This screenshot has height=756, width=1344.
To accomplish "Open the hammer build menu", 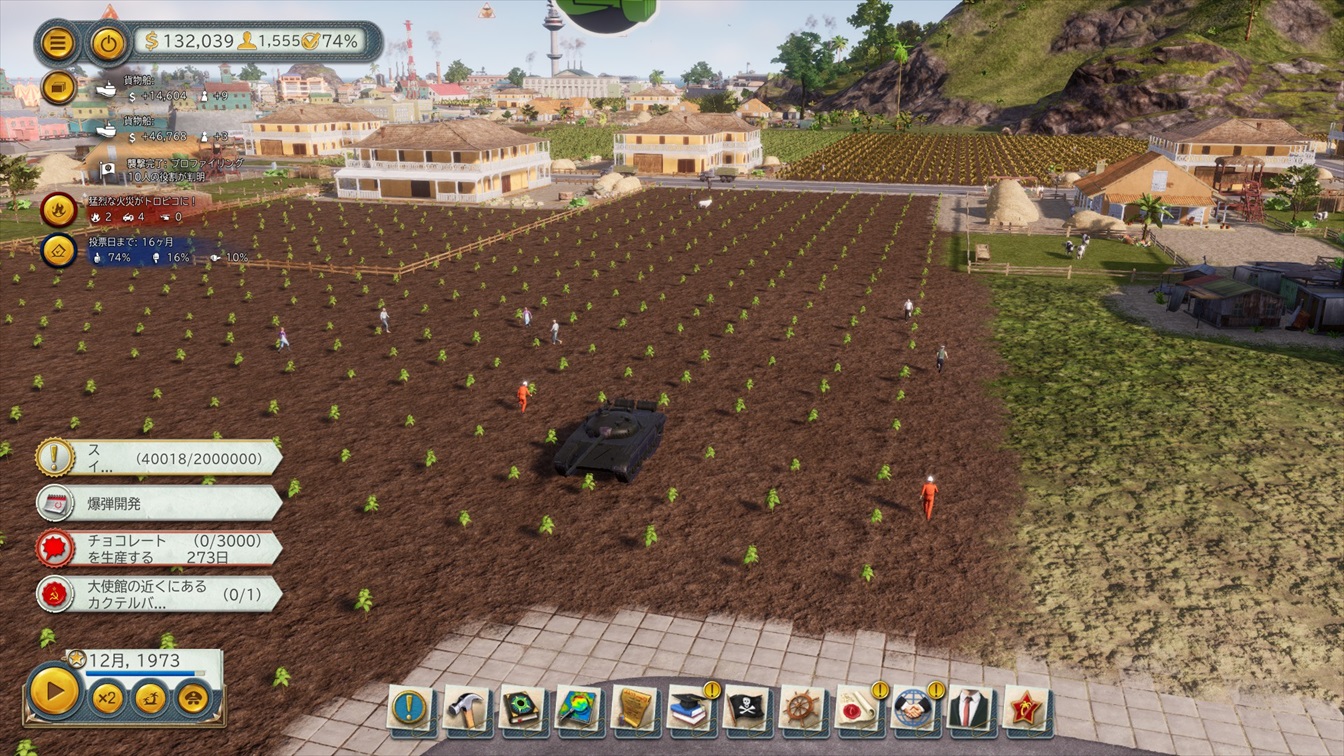I will [465, 708].
